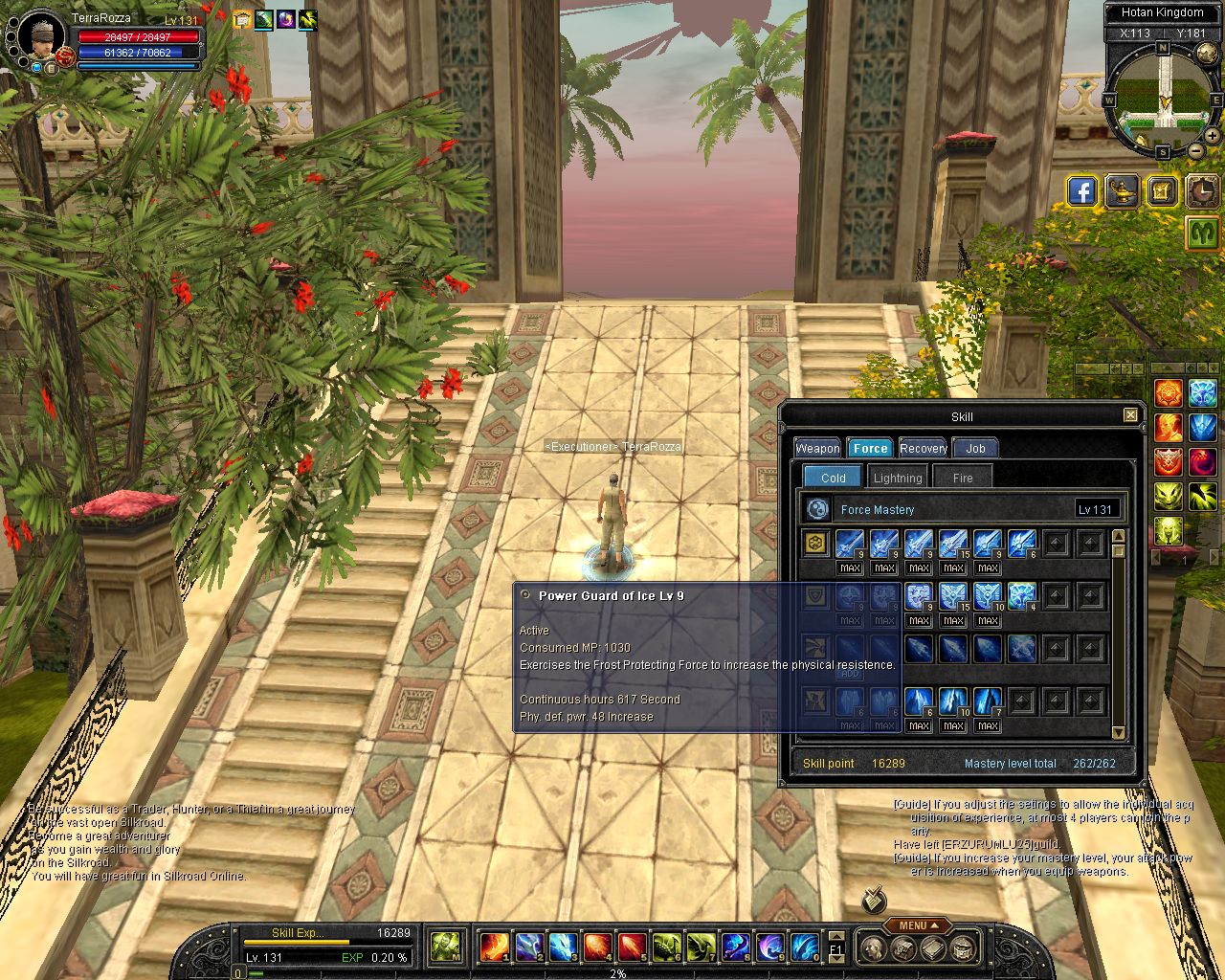Zoom out the minimap with minus button
This screenshot has height=980, width=1225.
[1195, 150]
